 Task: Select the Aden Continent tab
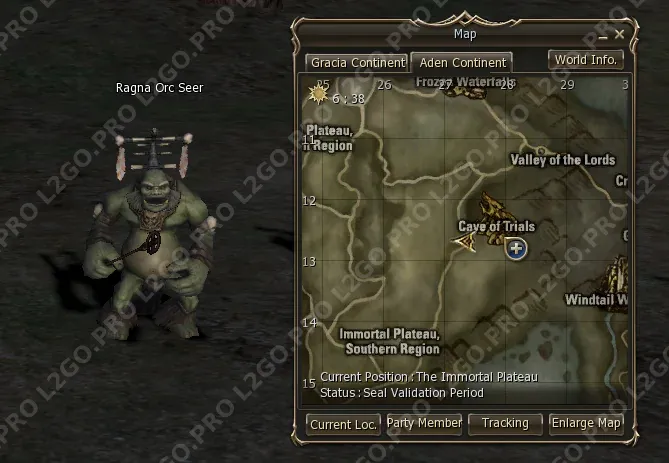coord(462,62)
